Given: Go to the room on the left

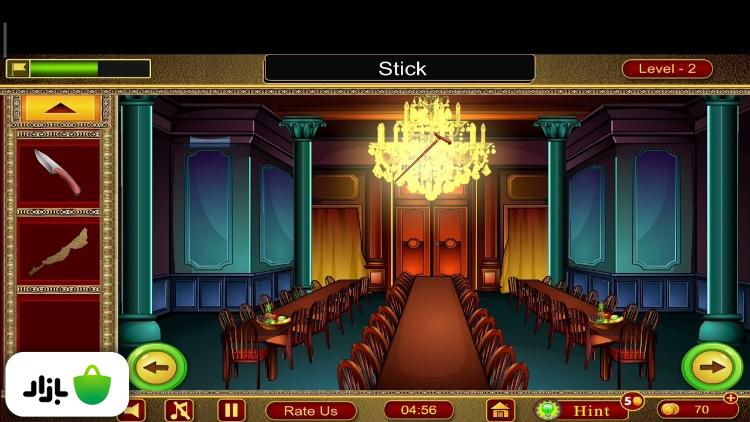Looking at the screenshot, I should point(156,367).
